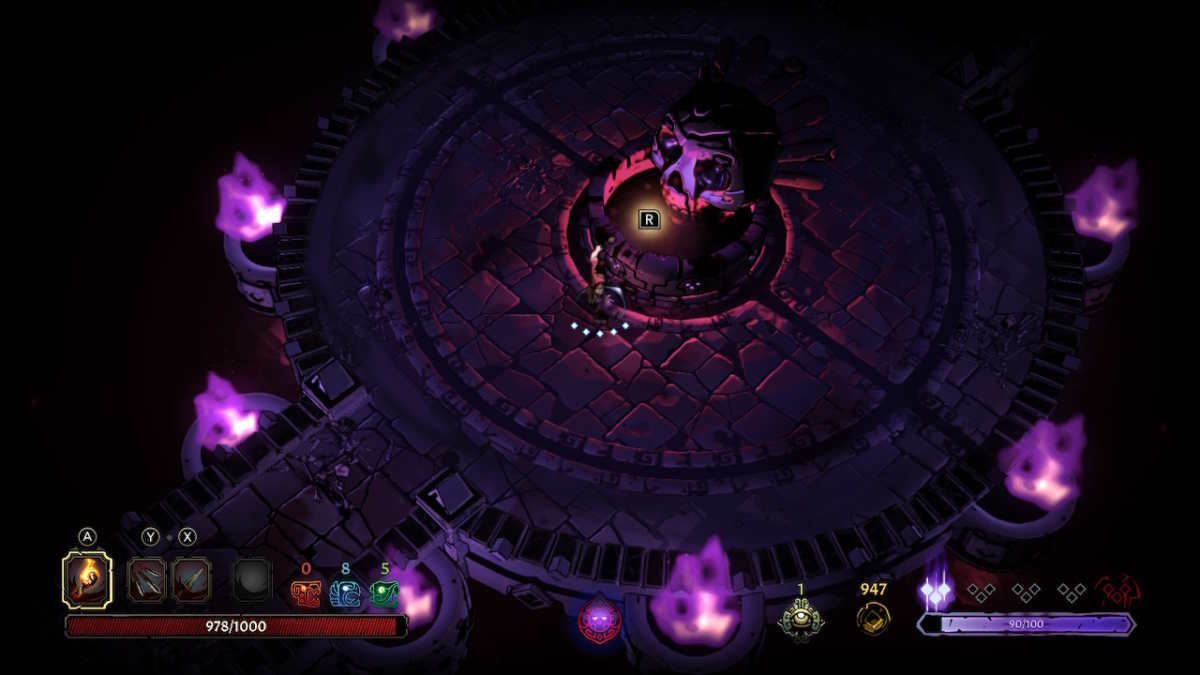The height and width of the screenshot is (675, 1200).
Task: Select the triple claw weapon slot
Action: (147, 580)
